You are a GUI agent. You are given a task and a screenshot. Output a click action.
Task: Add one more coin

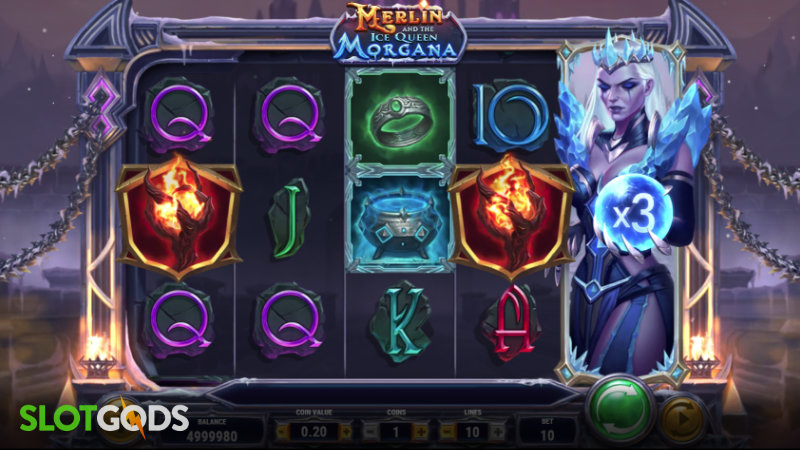coord(419,431)
